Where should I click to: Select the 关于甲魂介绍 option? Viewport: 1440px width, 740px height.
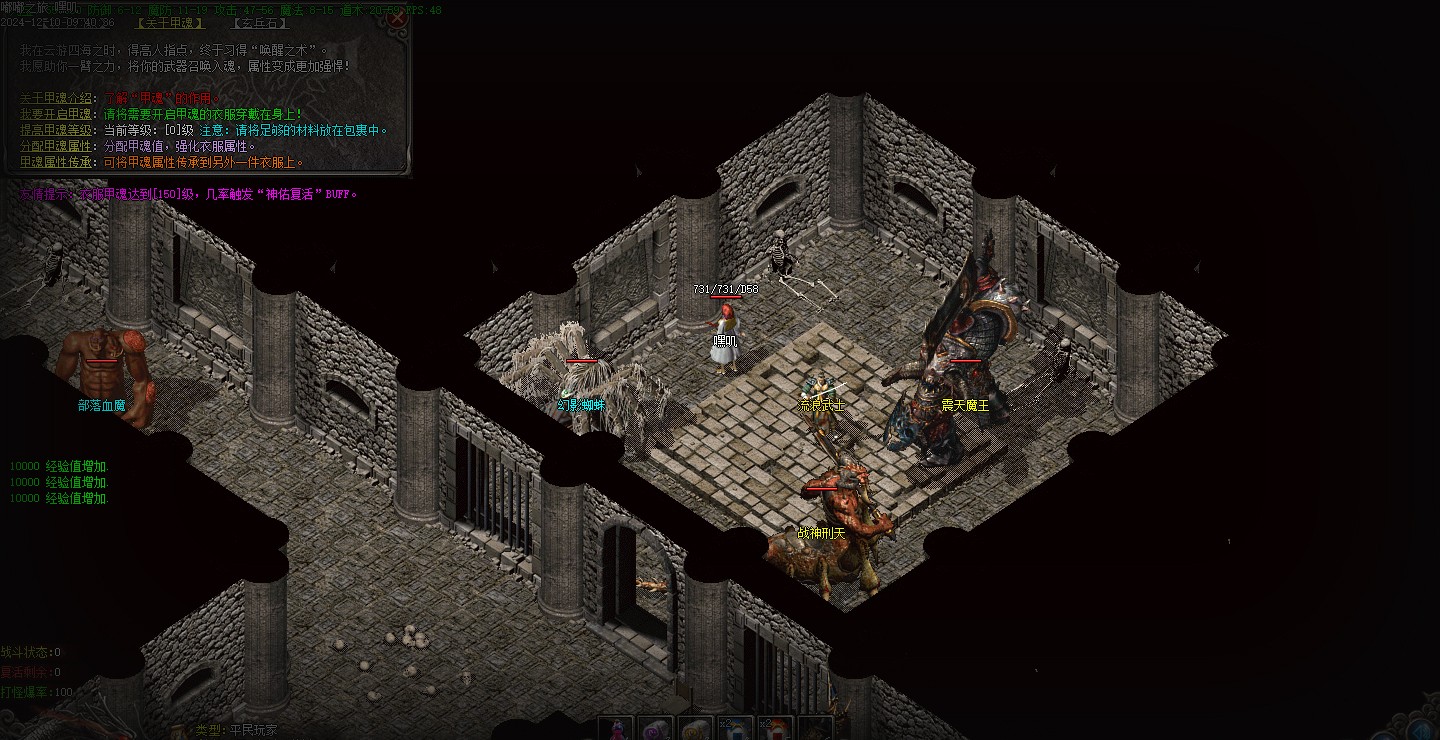57,98
